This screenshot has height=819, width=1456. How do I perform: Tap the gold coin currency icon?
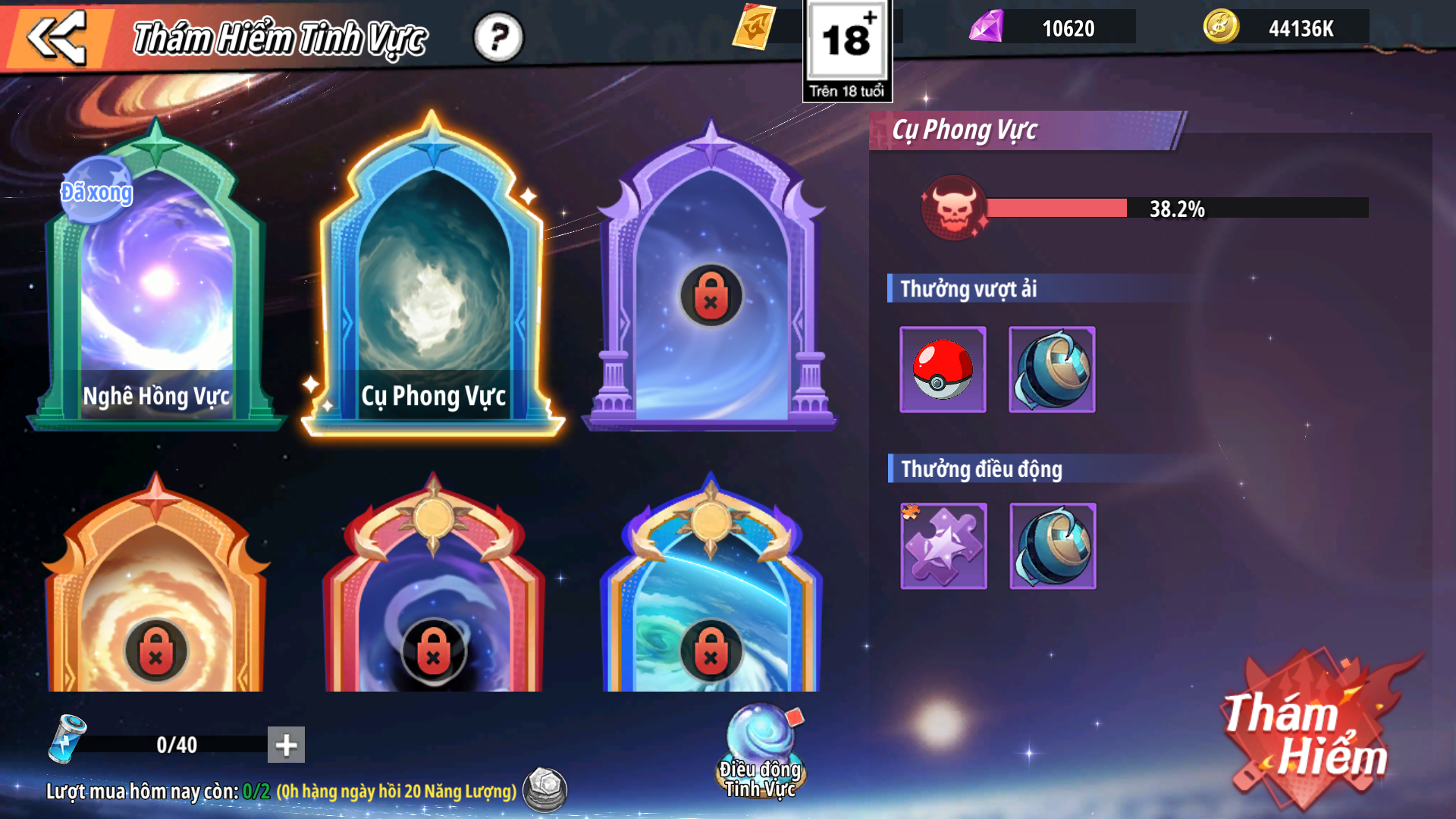tap(1221, 27)
